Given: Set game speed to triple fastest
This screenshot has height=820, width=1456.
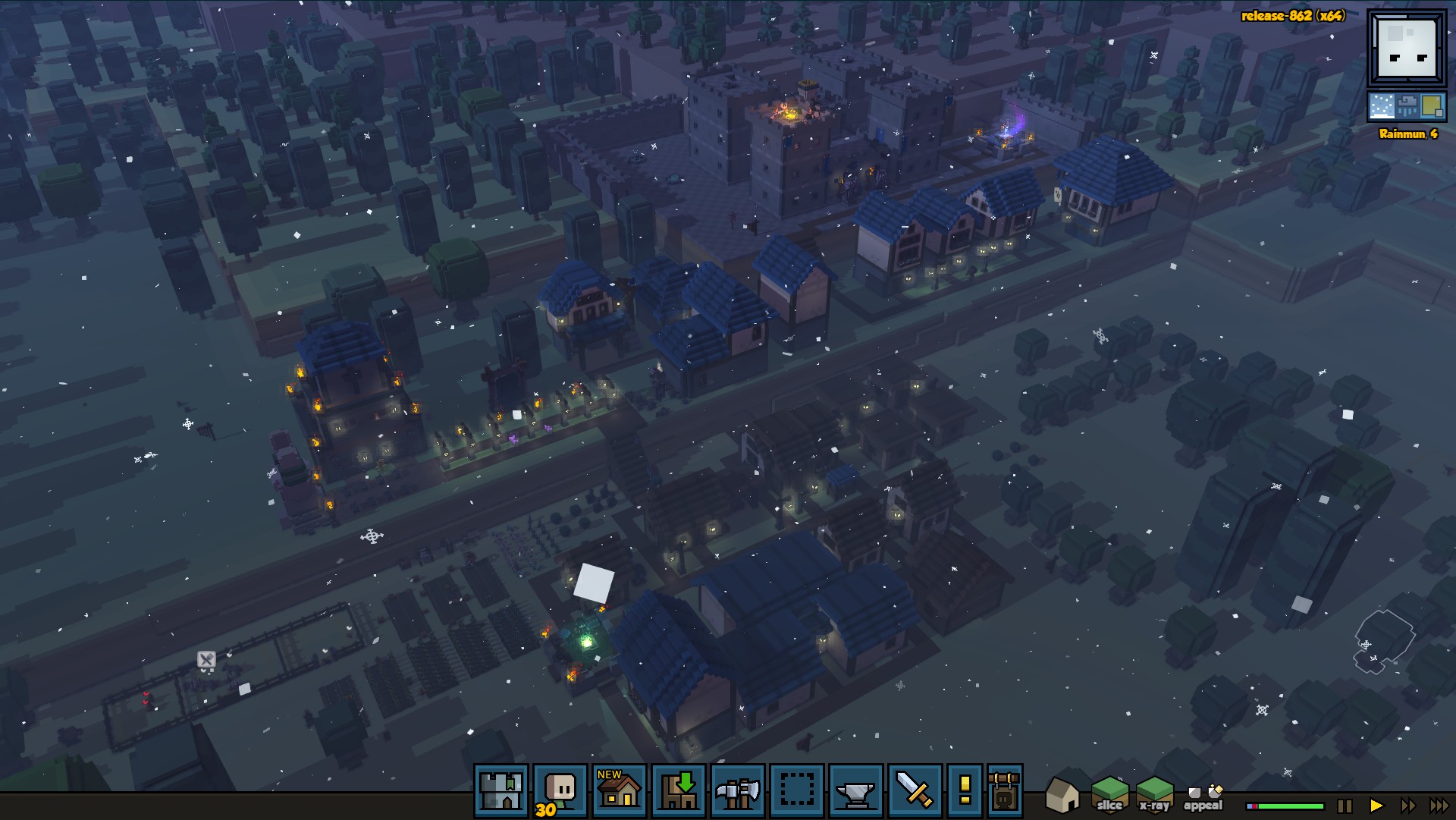Looking at the screenshot, I should [x=1439, y=806].
